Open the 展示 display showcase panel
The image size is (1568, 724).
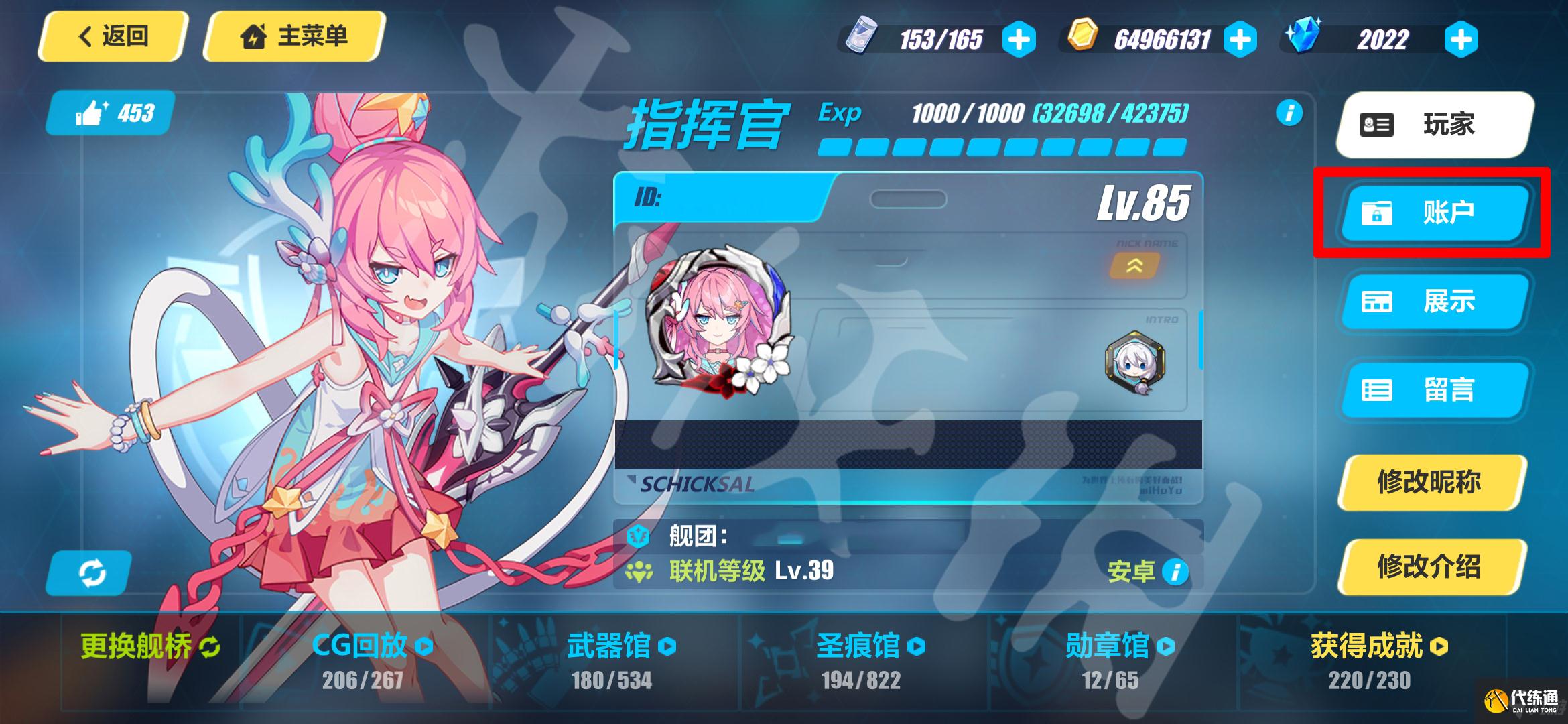(1432, 302)
